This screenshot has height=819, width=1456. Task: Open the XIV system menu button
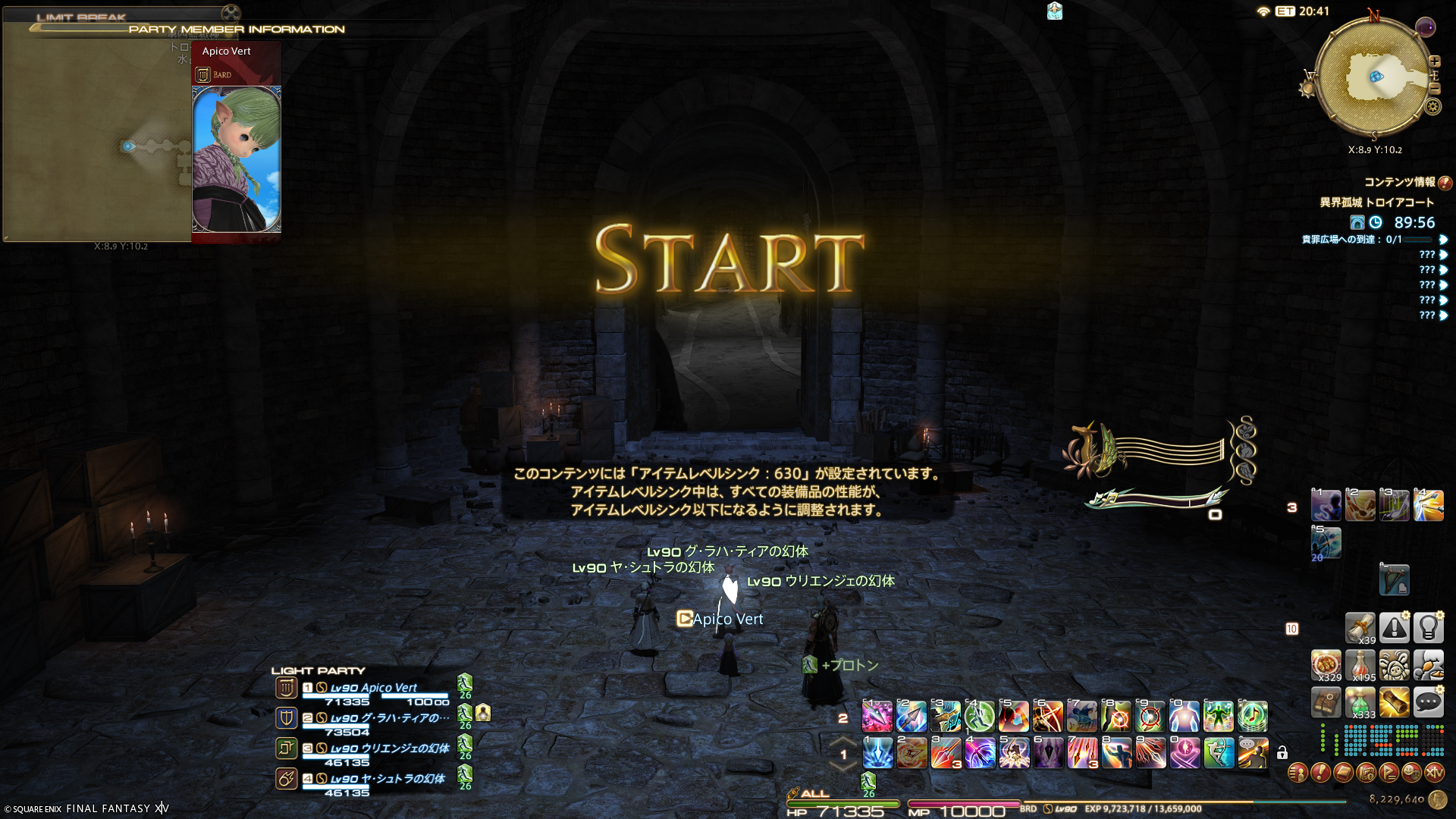click(1434, 773)
